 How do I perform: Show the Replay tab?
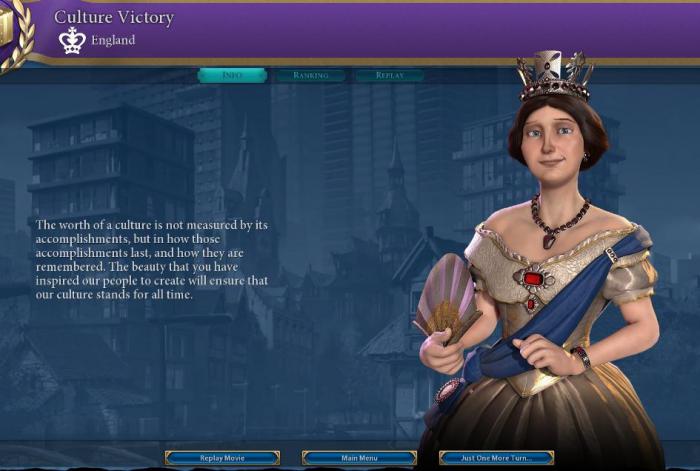pyautogui.click(x=390, y=75)
